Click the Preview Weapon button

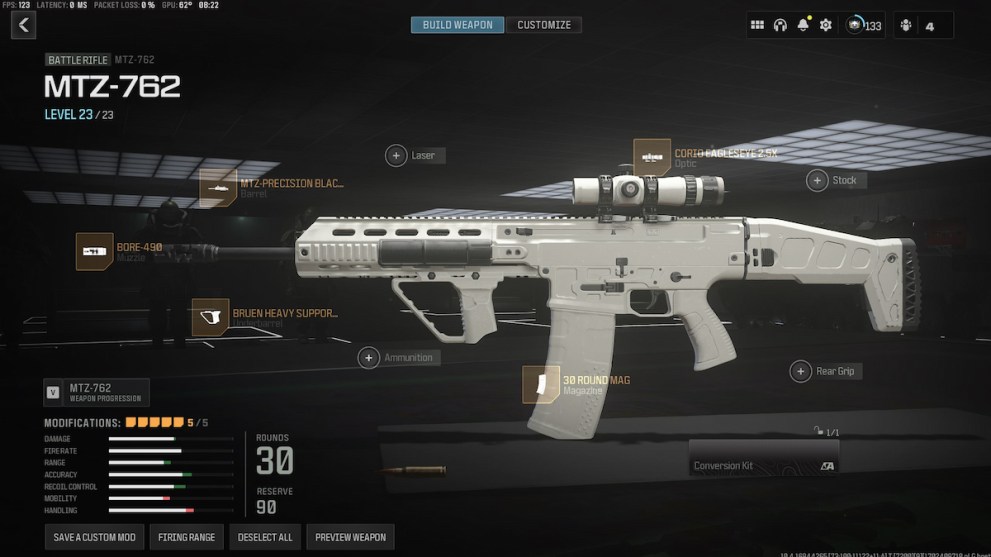point(350,537)
